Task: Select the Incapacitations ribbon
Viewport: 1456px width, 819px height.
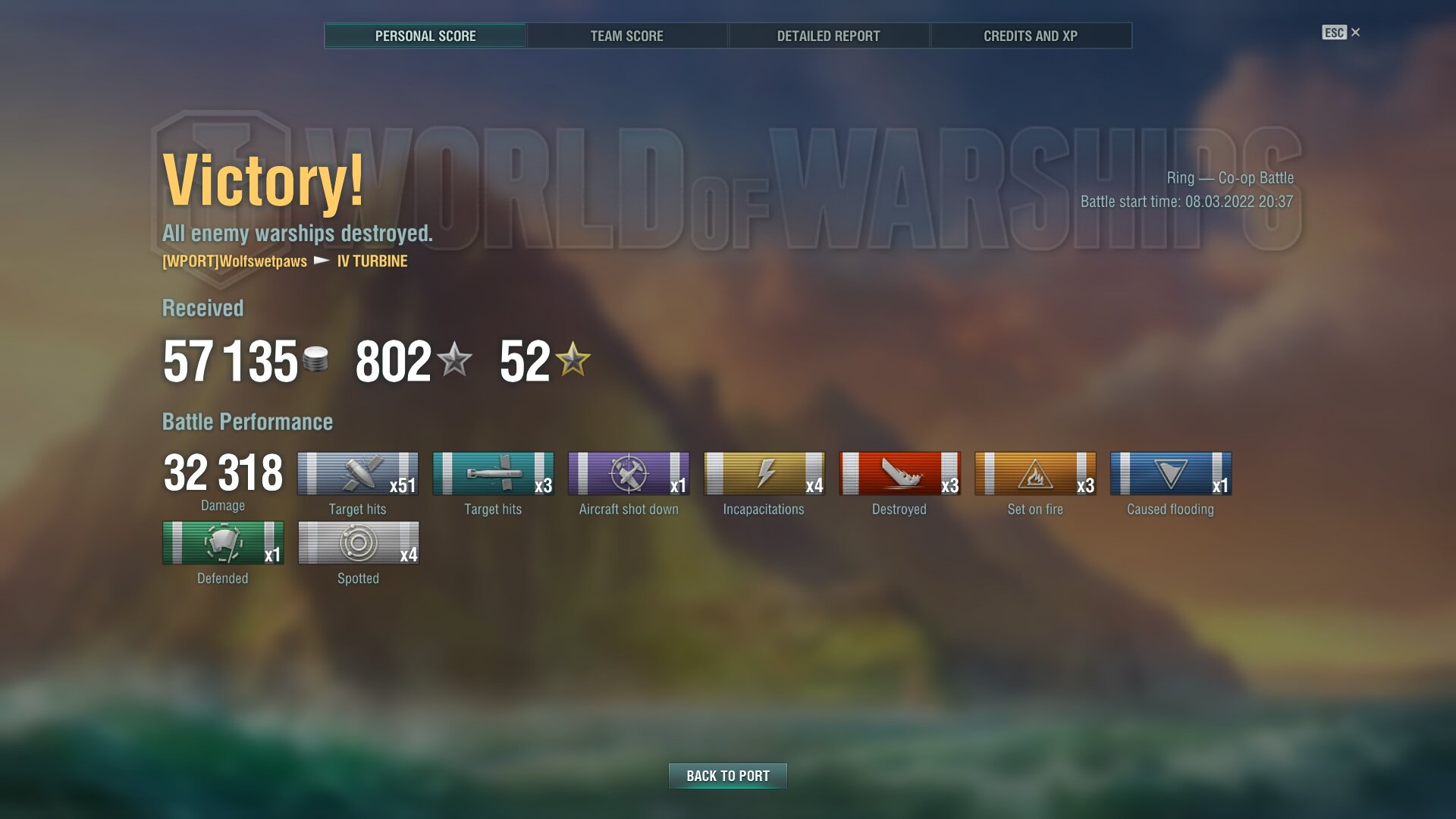Action: coord(764,474)
